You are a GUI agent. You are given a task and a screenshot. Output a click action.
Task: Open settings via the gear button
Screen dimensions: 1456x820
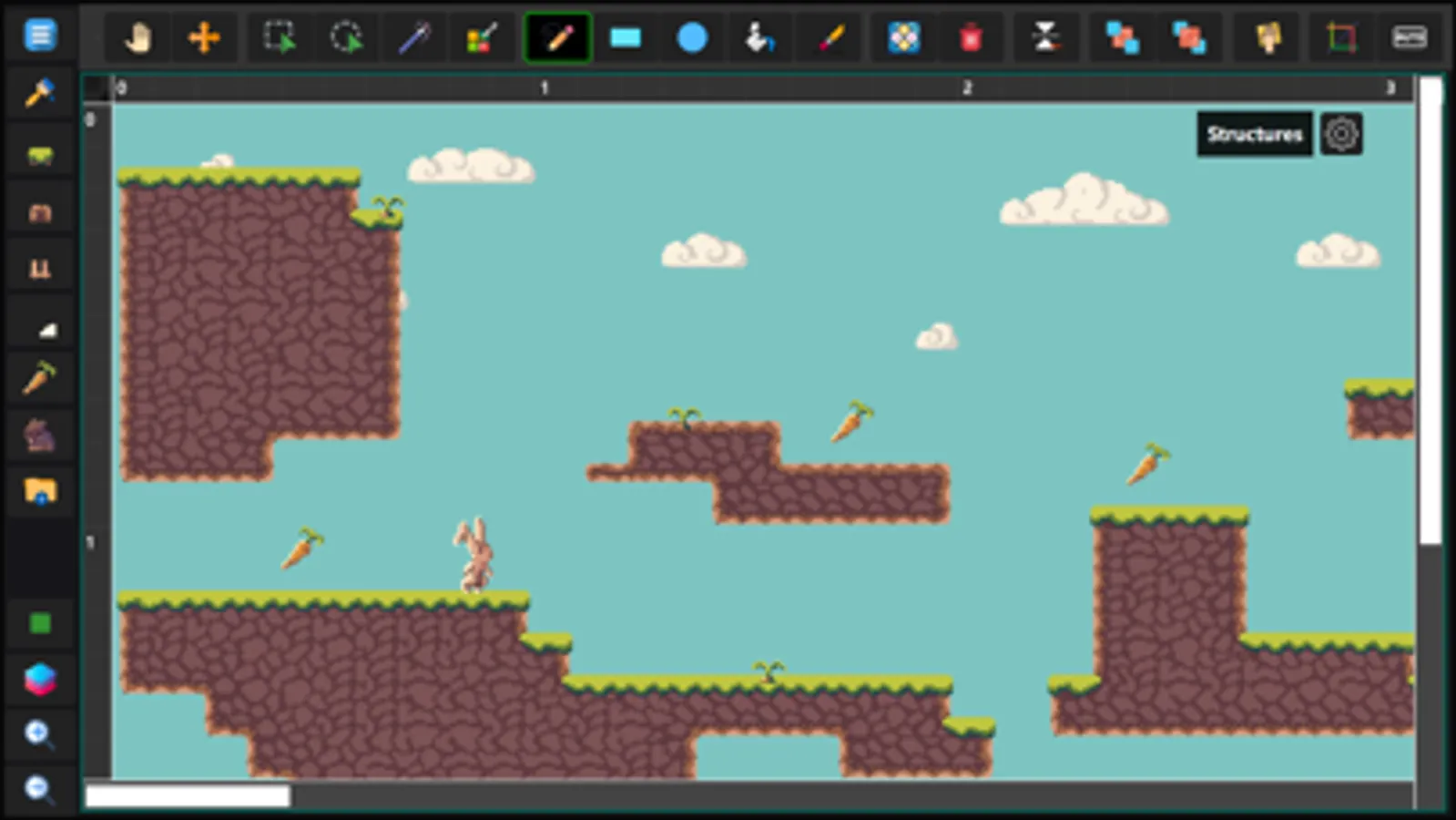1340,133
